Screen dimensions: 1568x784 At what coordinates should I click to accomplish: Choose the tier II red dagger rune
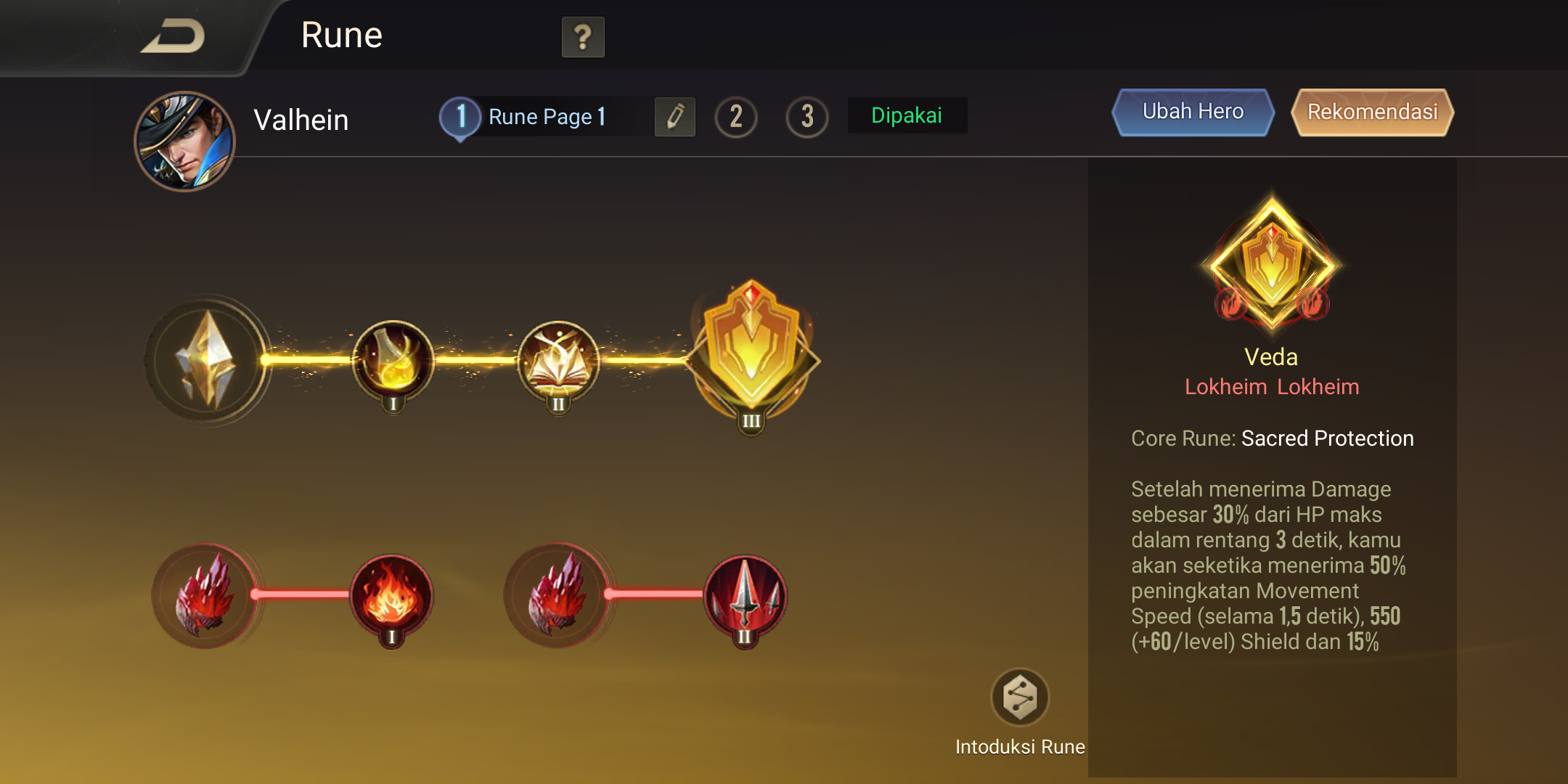point(745,597)
